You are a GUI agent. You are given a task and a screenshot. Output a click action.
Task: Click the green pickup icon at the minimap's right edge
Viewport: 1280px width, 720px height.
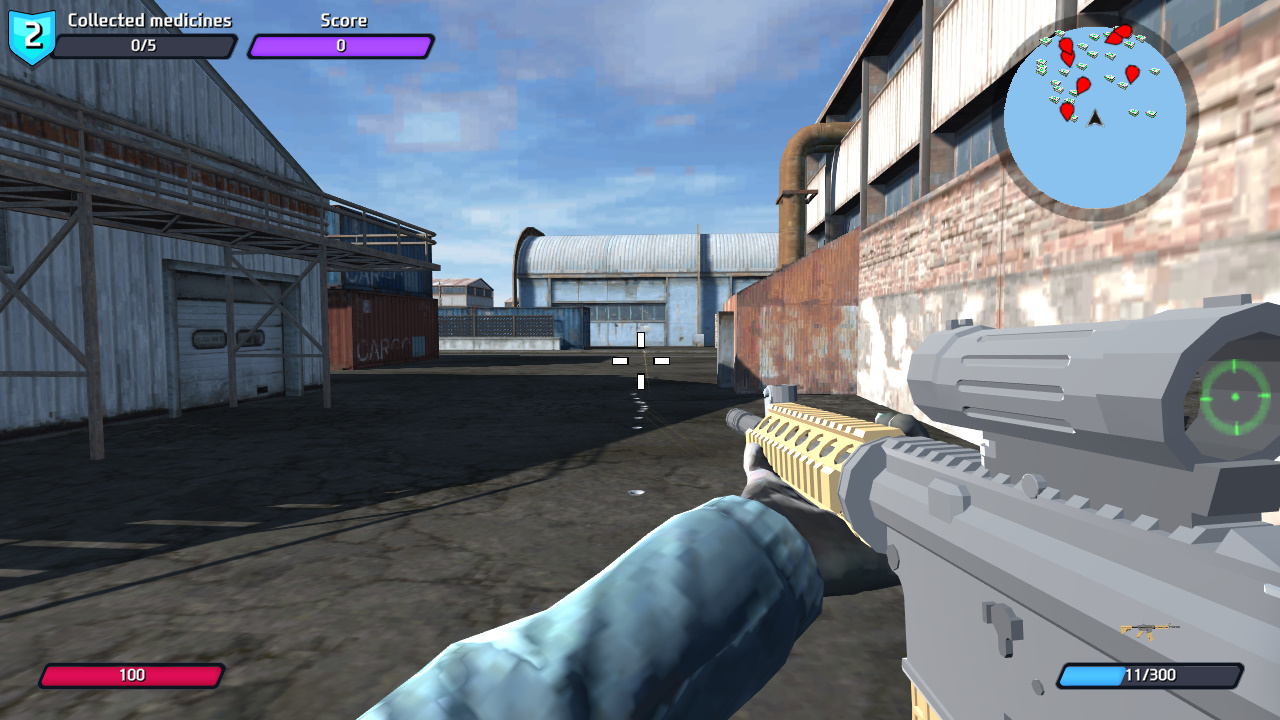pos(1153,71)
